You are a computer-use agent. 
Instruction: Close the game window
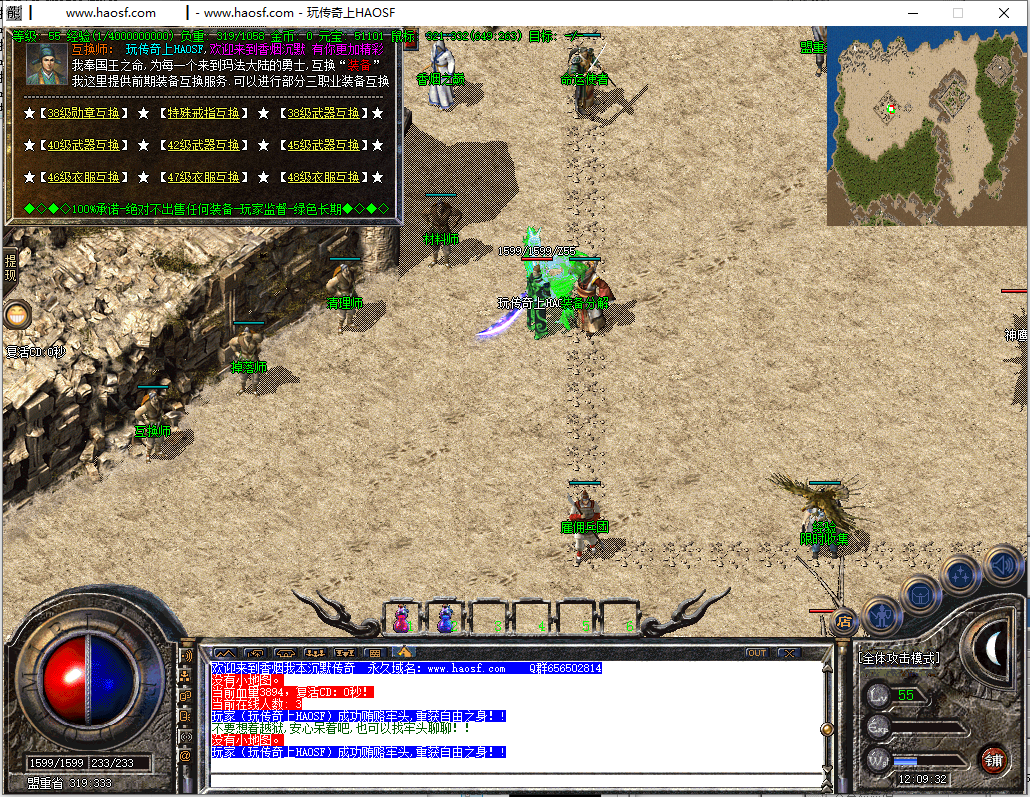pos(1005,13)
